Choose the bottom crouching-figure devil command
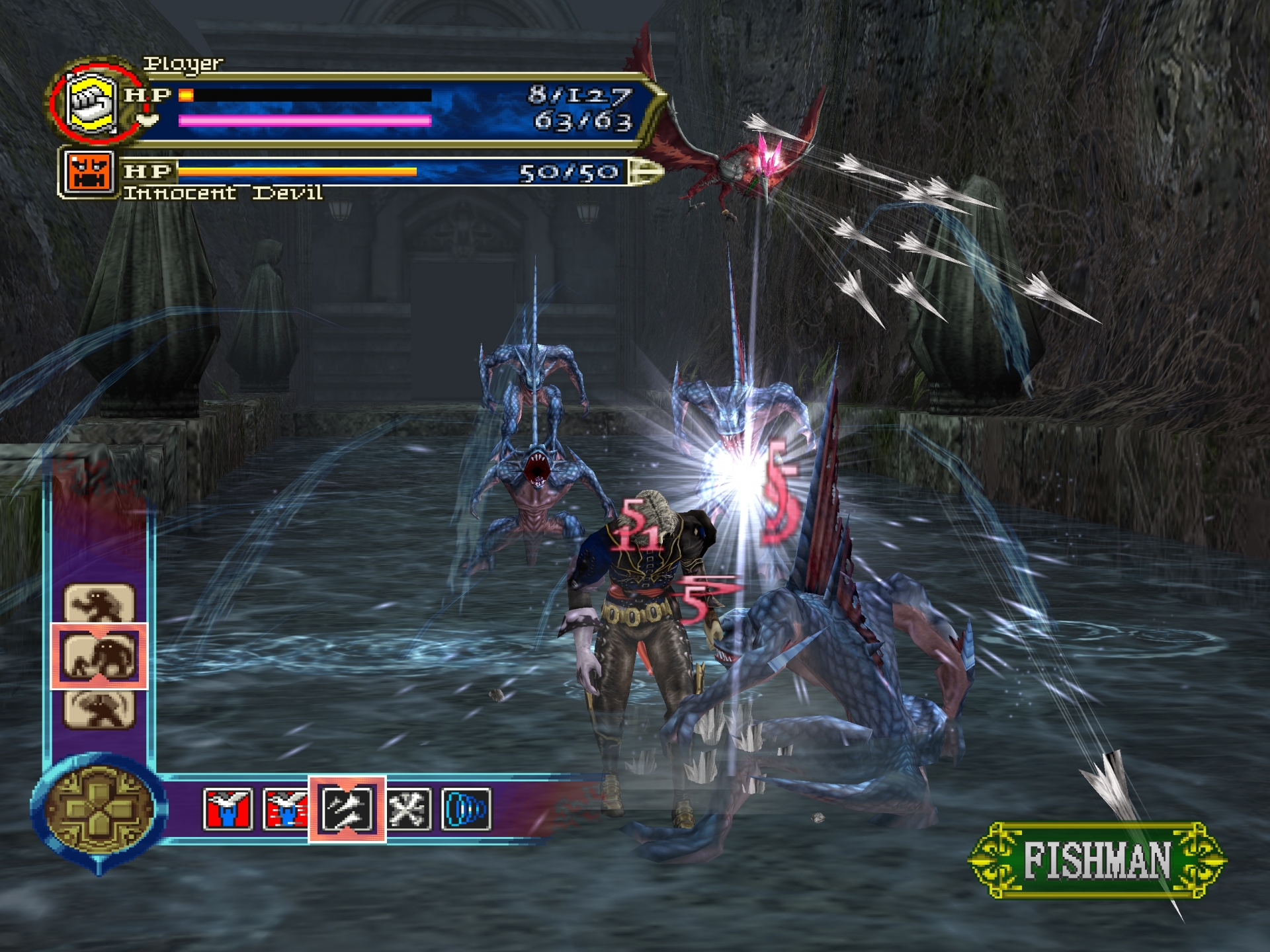The width and height of the screenshot is (1270, 952). tap(99, 708)
